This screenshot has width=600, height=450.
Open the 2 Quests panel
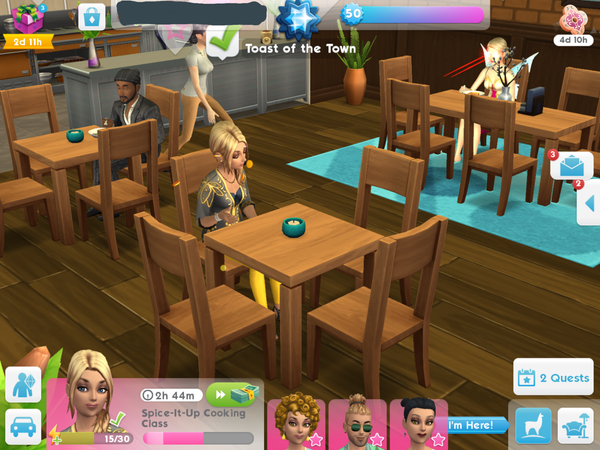(554, 378)
